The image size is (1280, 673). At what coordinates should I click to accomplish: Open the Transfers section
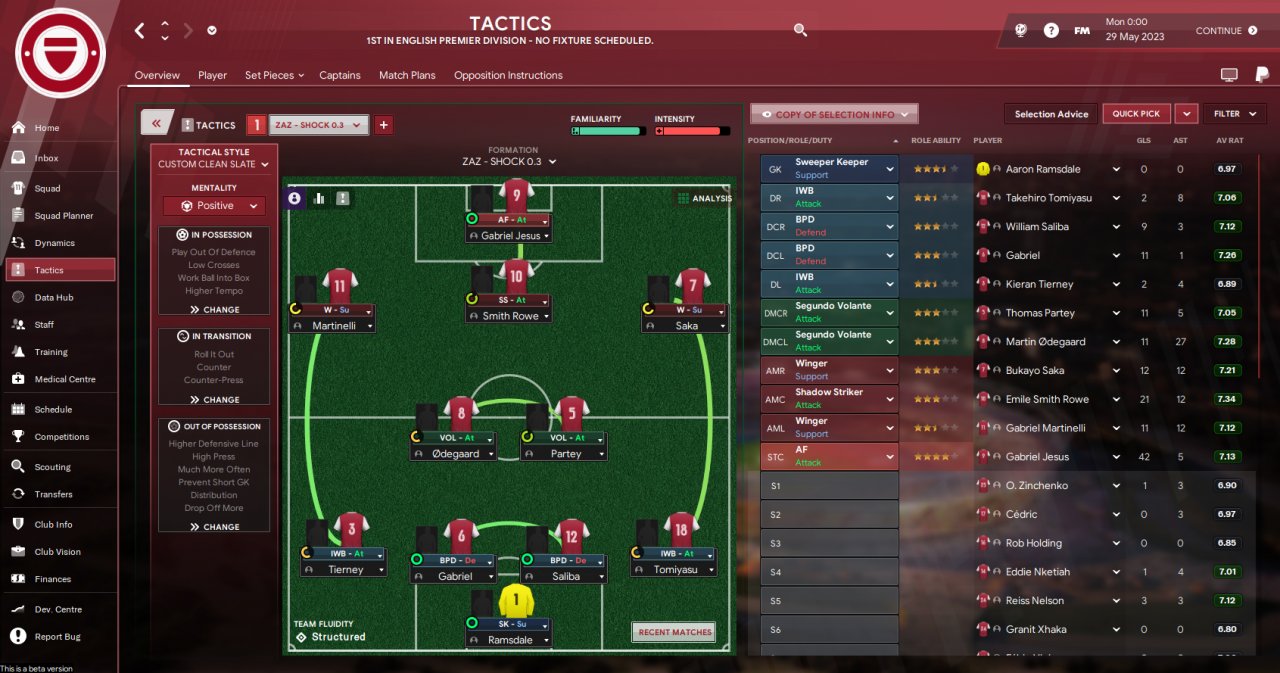[x=53, y=494]
